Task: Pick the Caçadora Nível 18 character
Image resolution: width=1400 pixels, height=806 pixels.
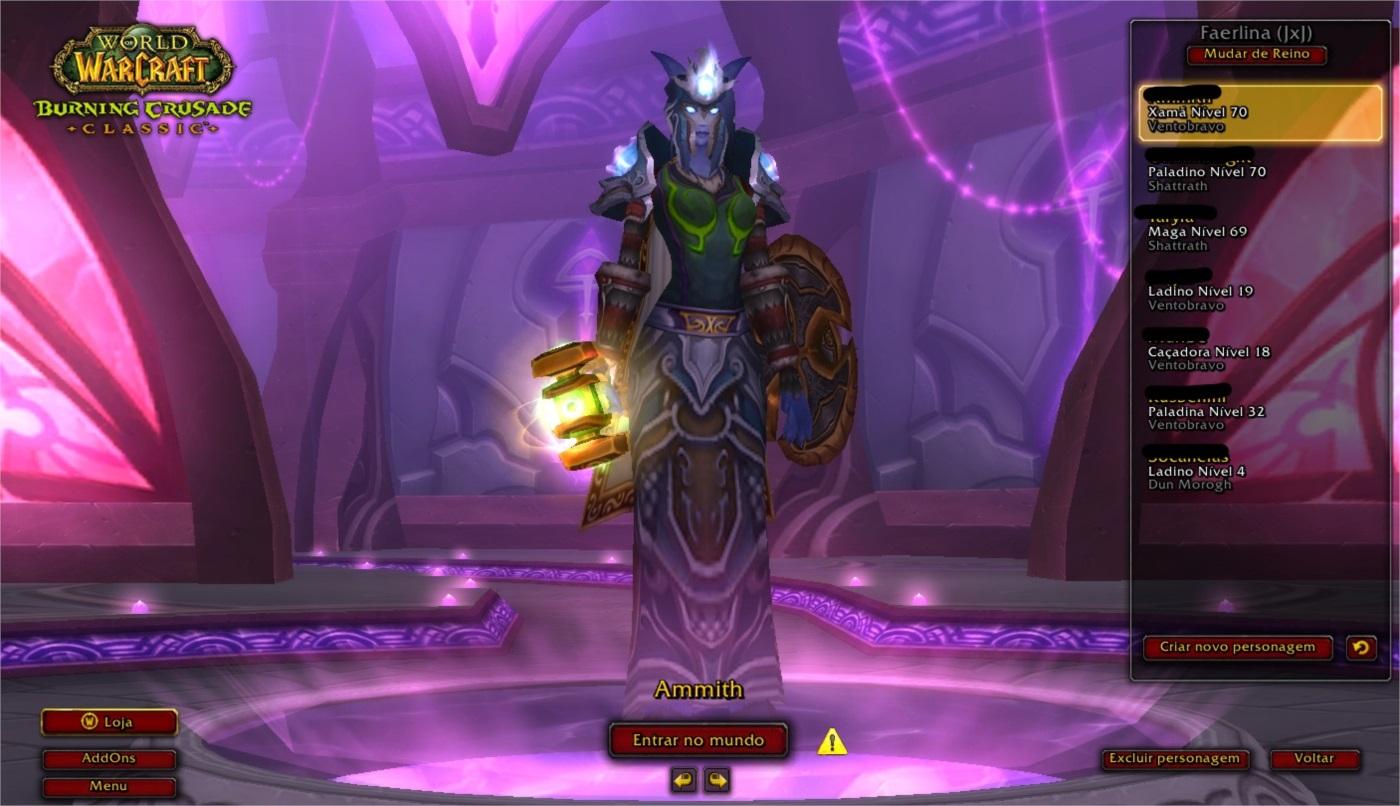Action: pyautogui.click(x=1260, y=352)
